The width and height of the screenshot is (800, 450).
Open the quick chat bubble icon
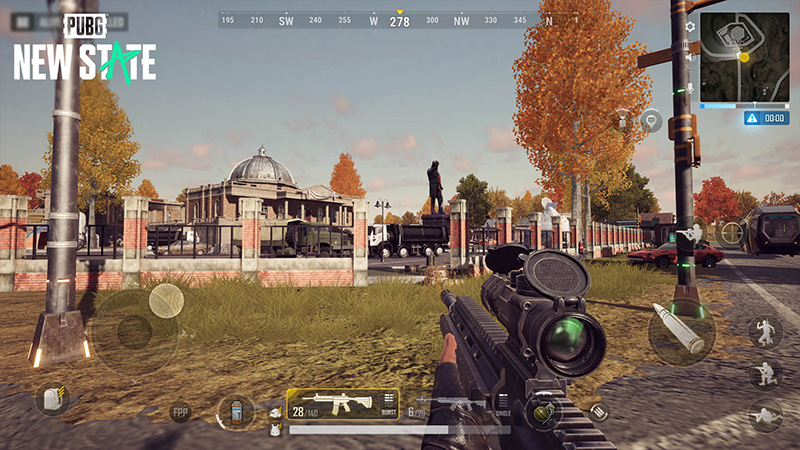coord(652,121)
